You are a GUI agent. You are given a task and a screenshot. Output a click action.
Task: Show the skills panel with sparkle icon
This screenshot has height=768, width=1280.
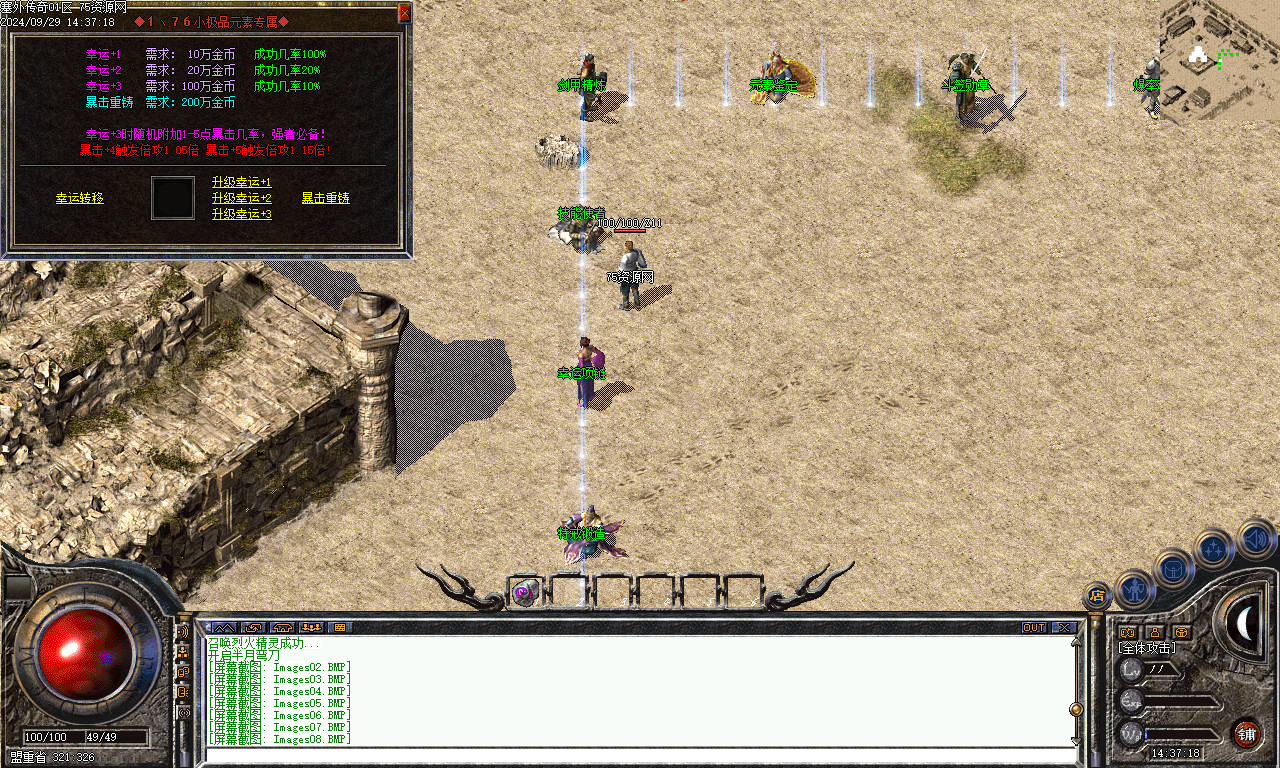(x=1213, y=547)
